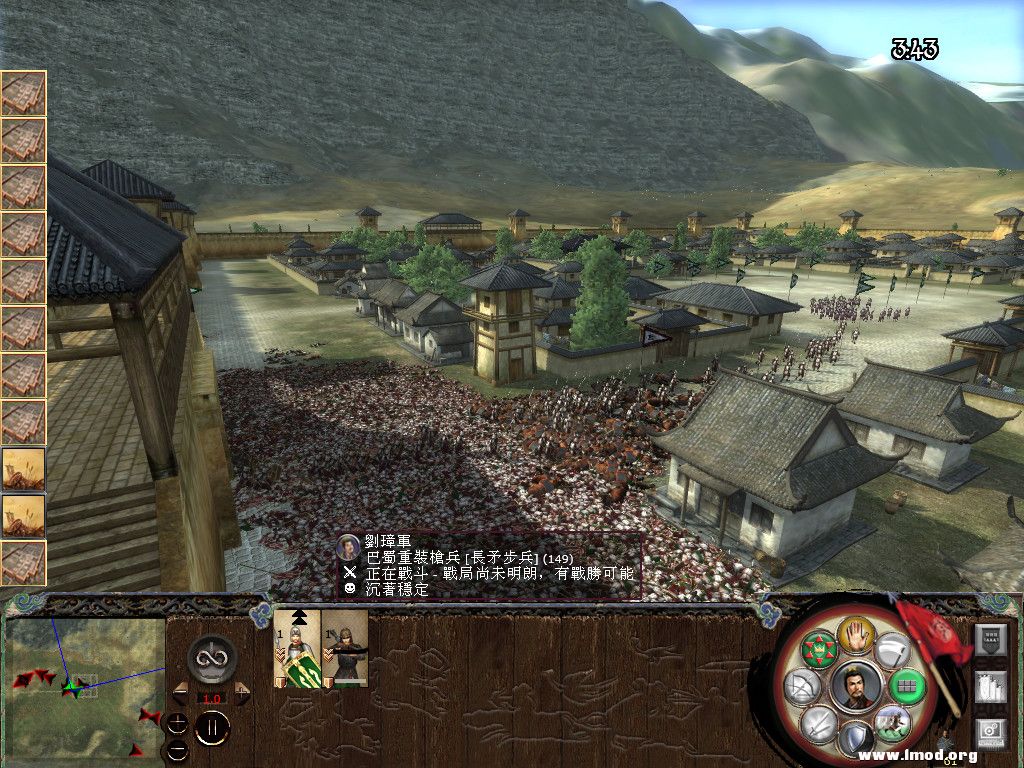The image size is (1024, 768).
Task: Toggle fire at will bow icon
Action: click(x=803, y=686)
